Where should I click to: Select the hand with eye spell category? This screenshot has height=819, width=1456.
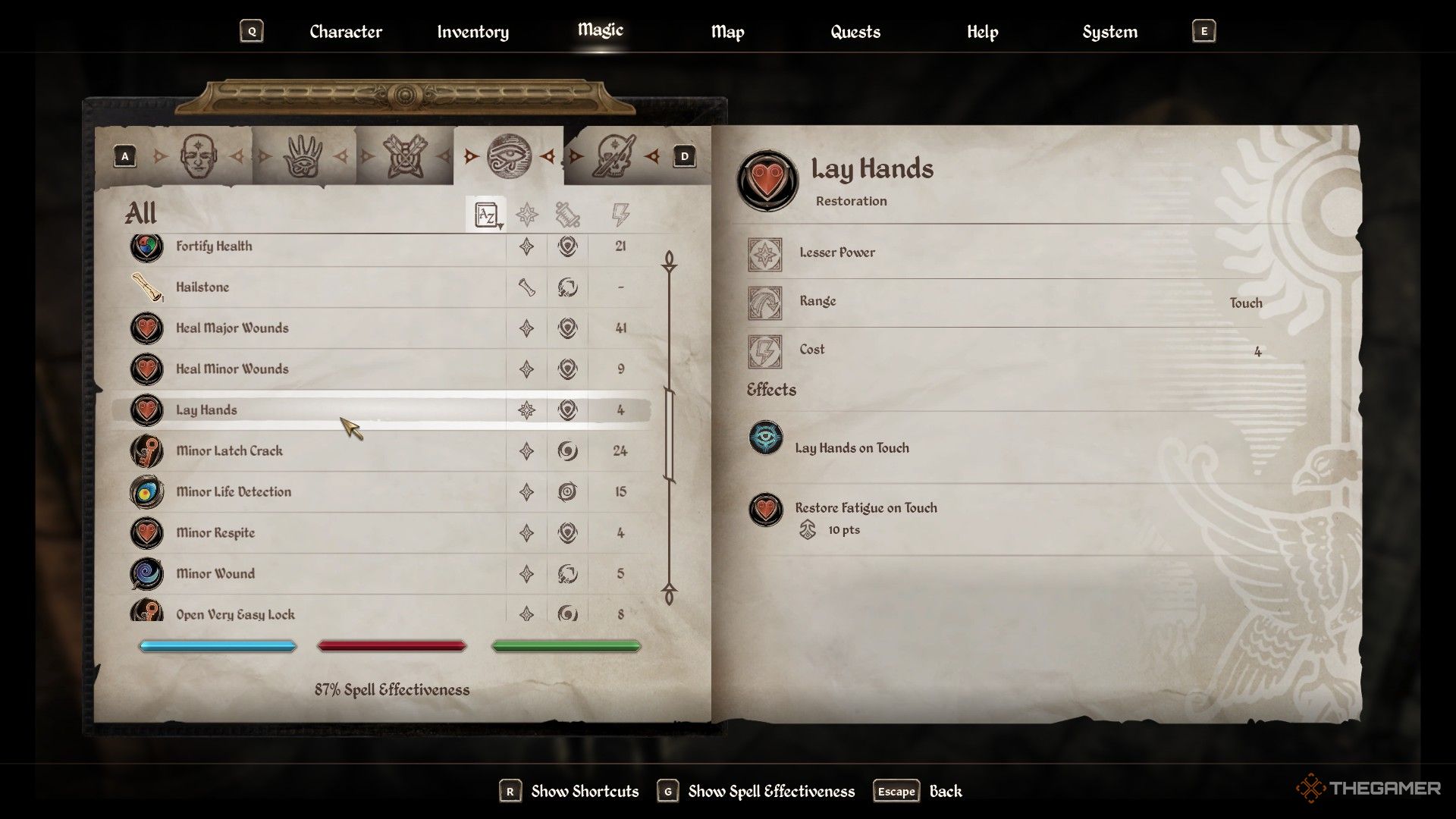click(x=303, y=157)
